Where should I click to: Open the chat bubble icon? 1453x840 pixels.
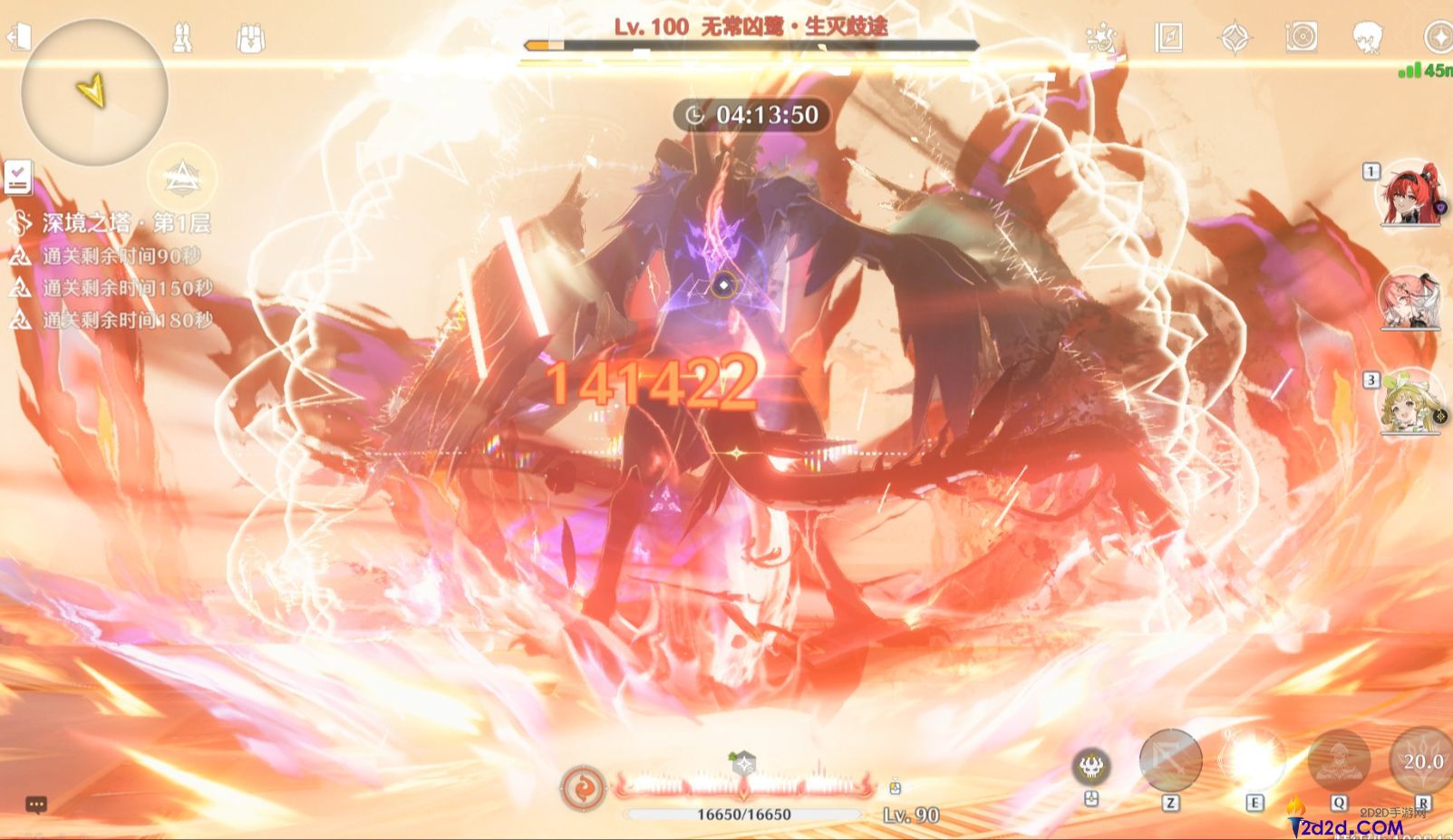[x=36, y=804]
